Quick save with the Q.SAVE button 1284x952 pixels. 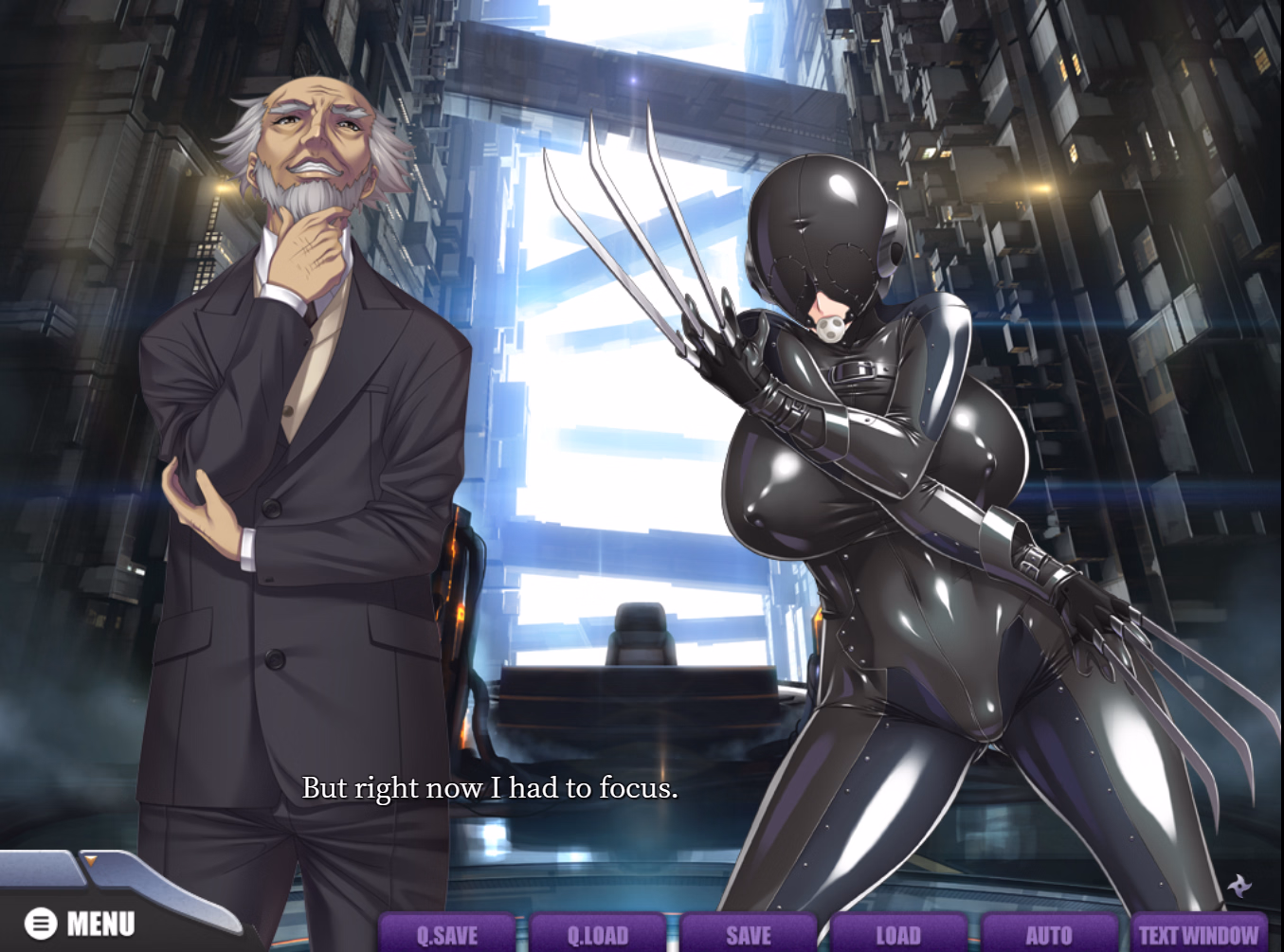coord(447,935)
